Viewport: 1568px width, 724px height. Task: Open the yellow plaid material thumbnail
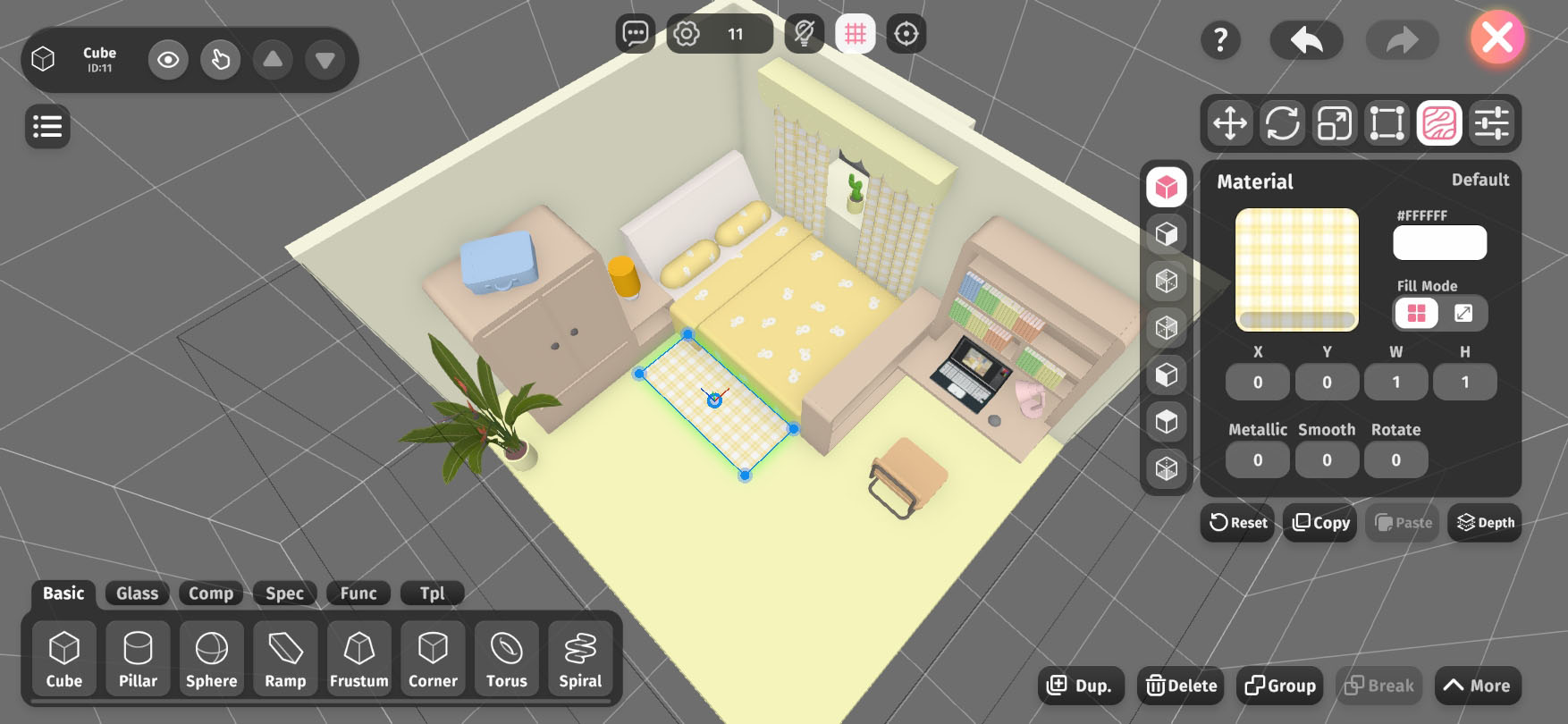coord(1296,269)
